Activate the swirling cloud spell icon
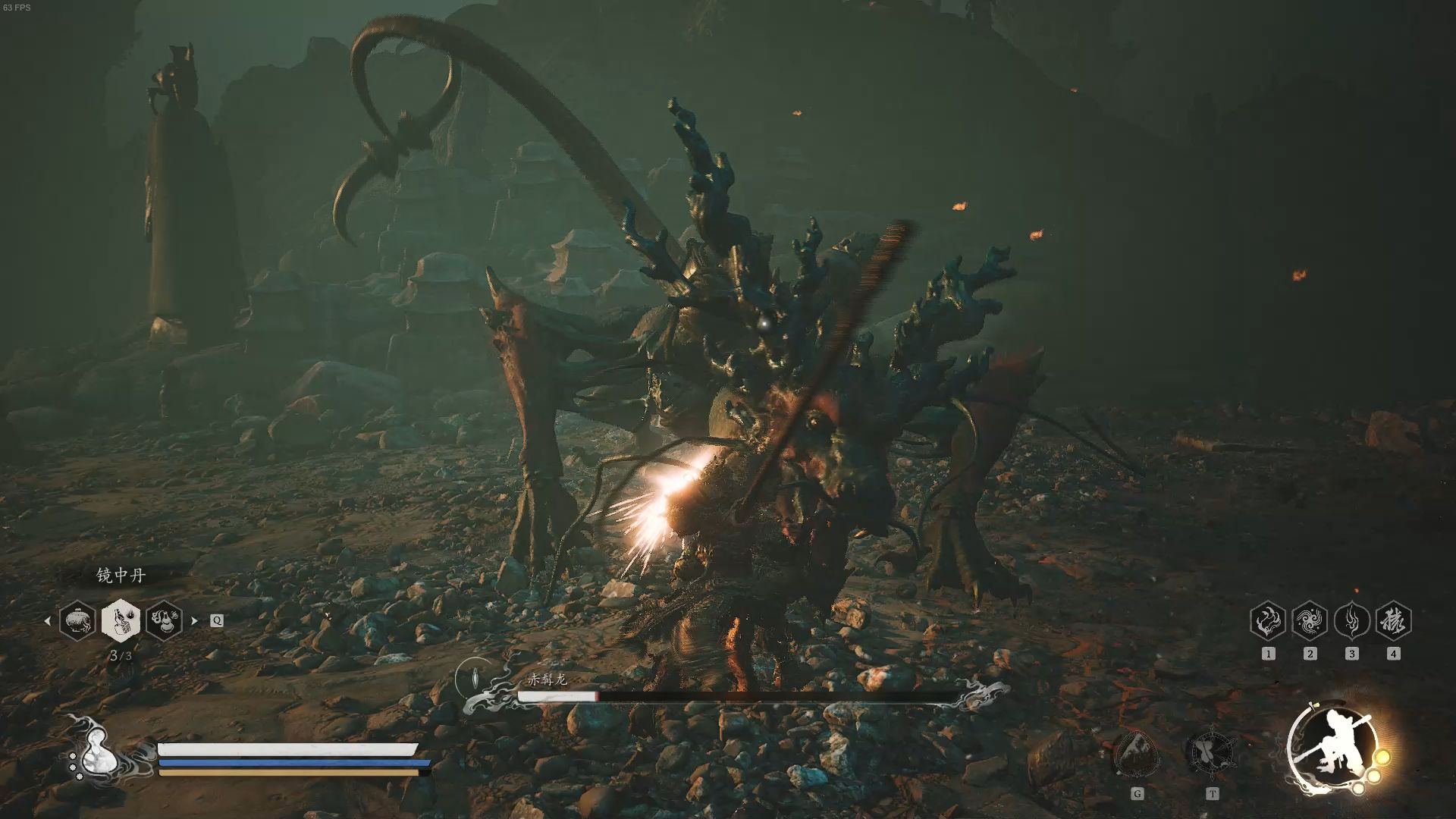This screenshot has width=1456, height=819. [x=1310, y=622]
